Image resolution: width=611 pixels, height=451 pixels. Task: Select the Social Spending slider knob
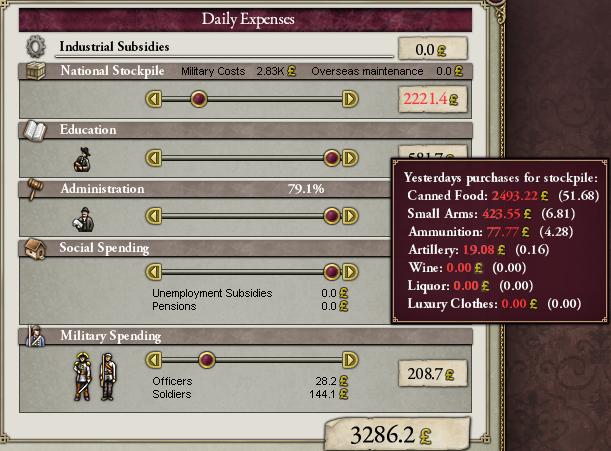[x=332, y=272]
